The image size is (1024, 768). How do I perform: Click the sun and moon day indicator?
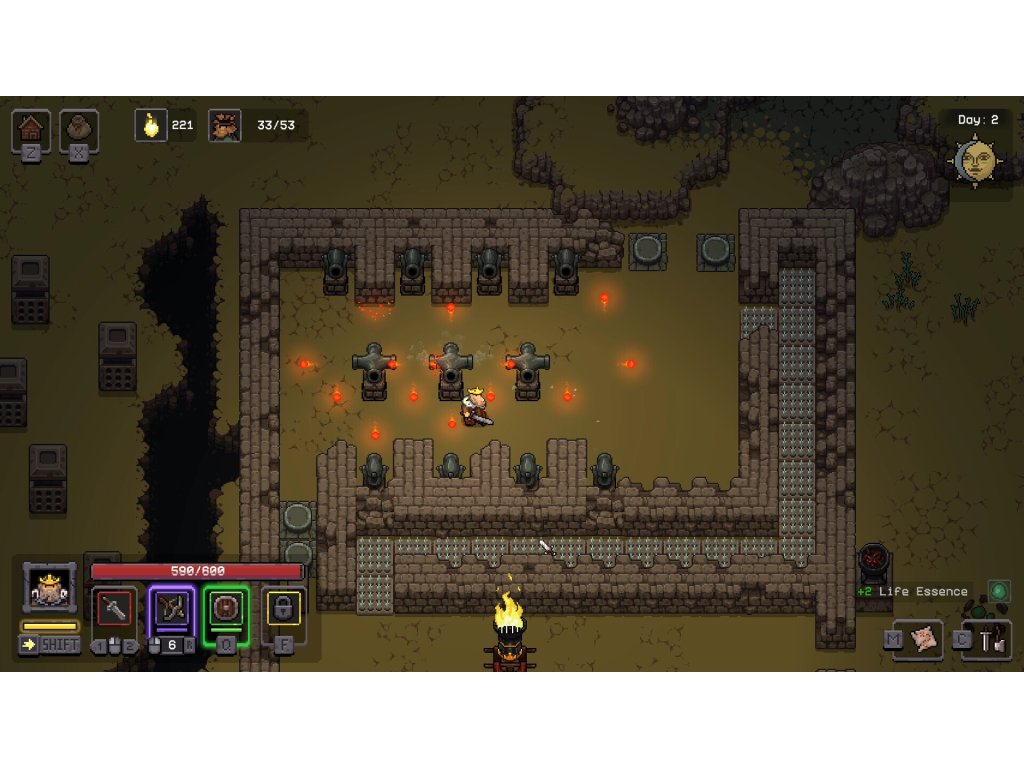(x=976, y=161)
